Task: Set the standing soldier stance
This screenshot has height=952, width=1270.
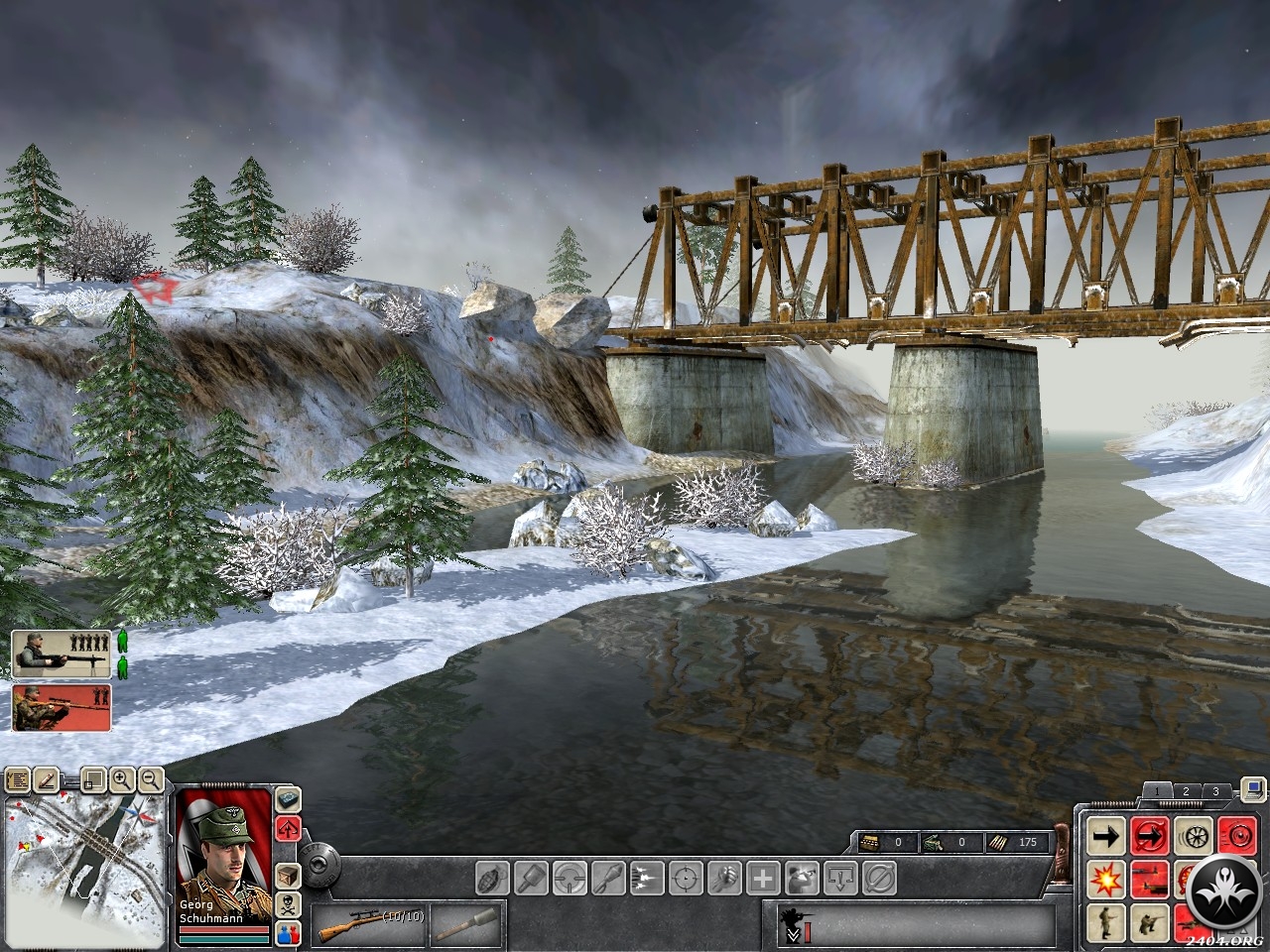Action: coord(1106,921)
